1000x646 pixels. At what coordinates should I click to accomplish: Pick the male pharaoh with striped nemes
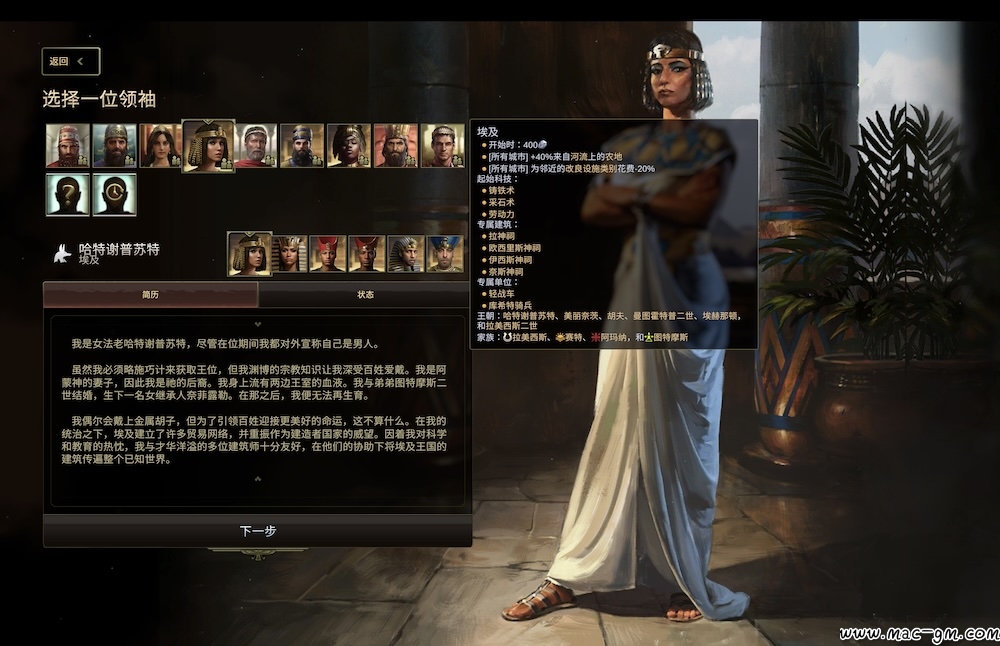[x=405, y=254]
